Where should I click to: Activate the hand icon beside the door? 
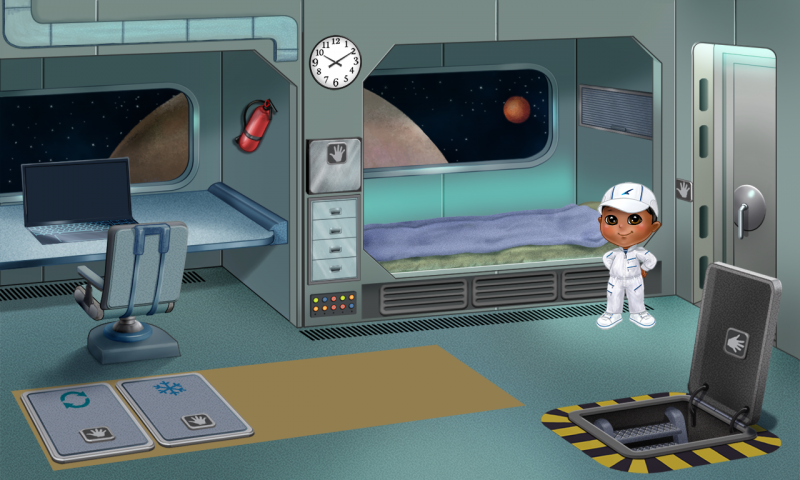tap(684, 188)
